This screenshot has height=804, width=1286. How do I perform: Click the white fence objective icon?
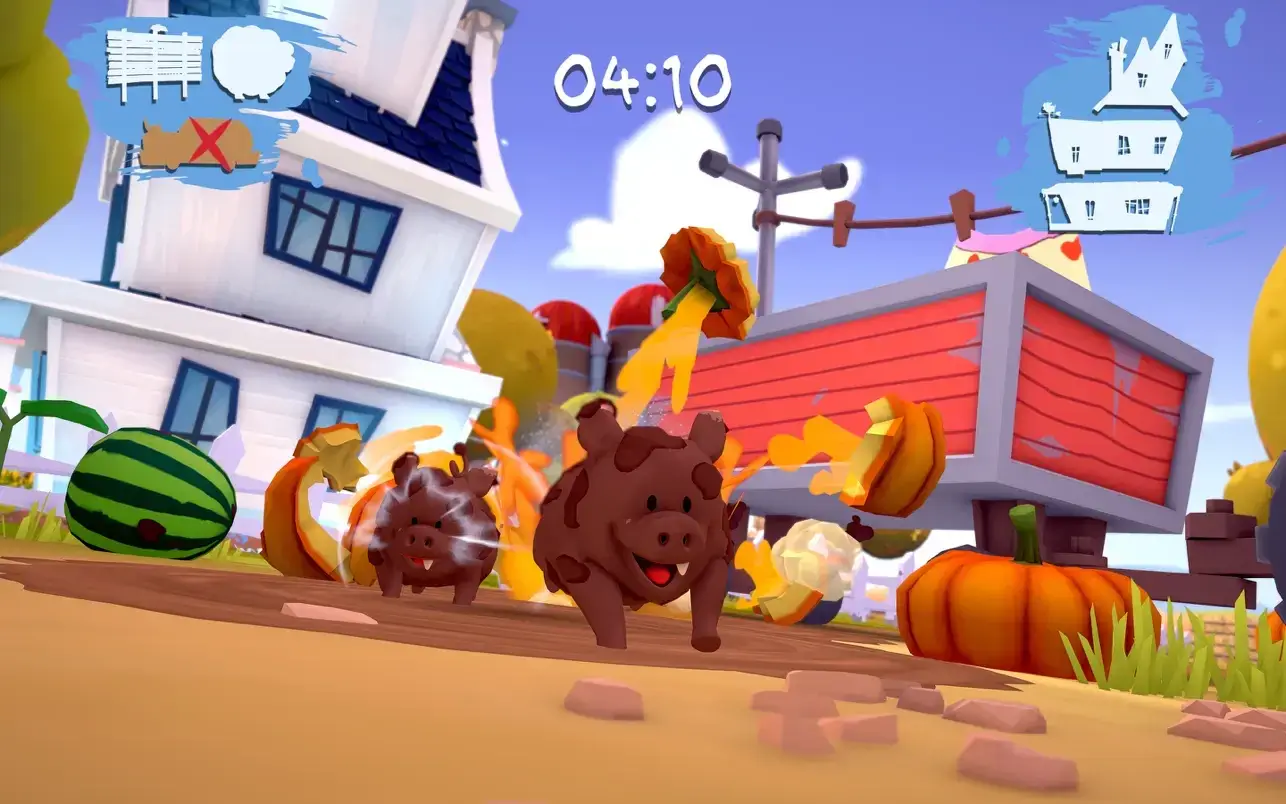tap(153, 64)
